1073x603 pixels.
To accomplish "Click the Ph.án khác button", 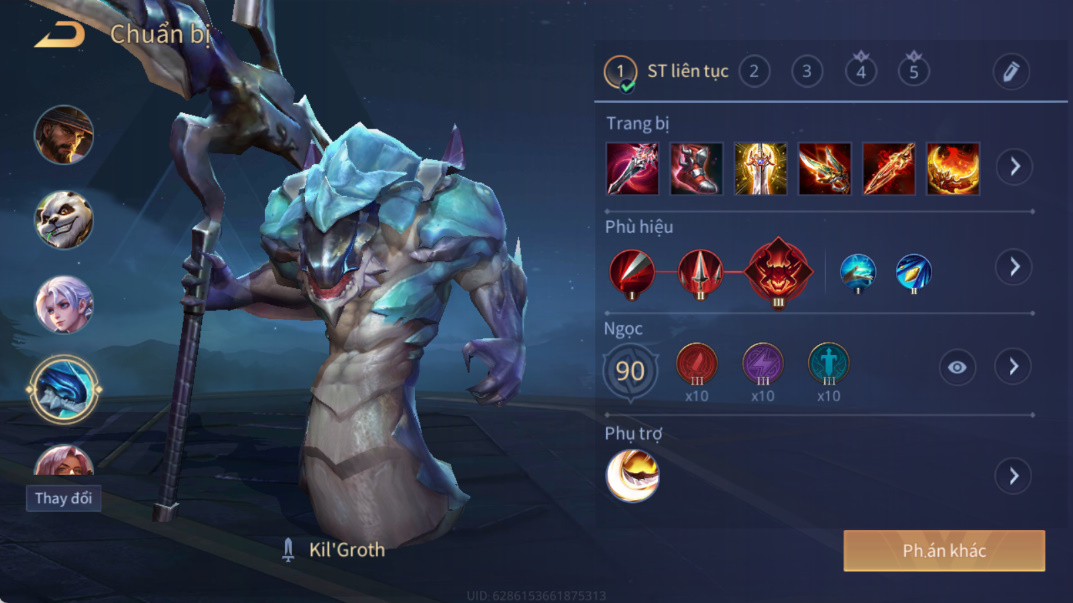I will click(x=944, y=551).
